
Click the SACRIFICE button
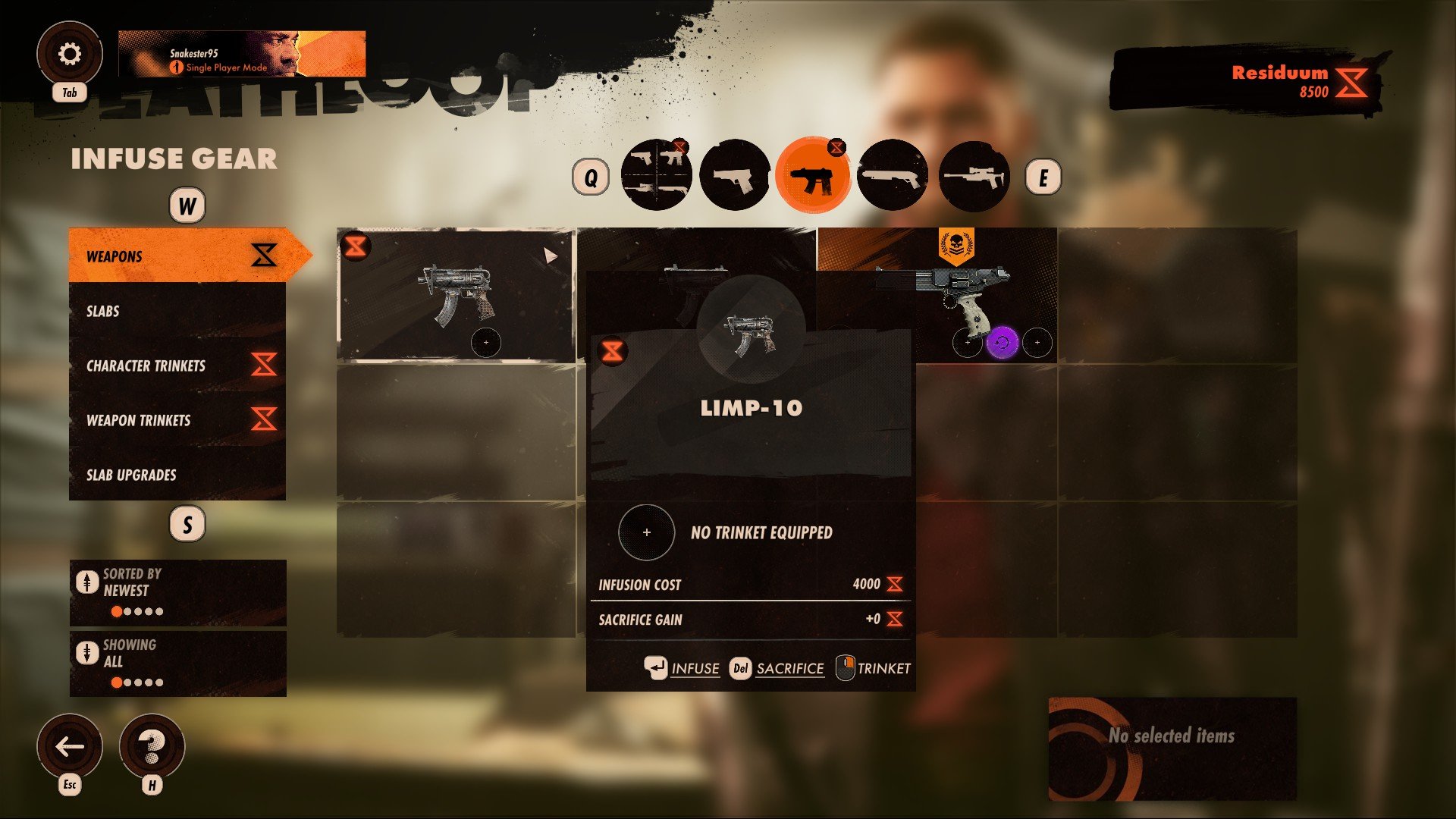click(789, 668)
